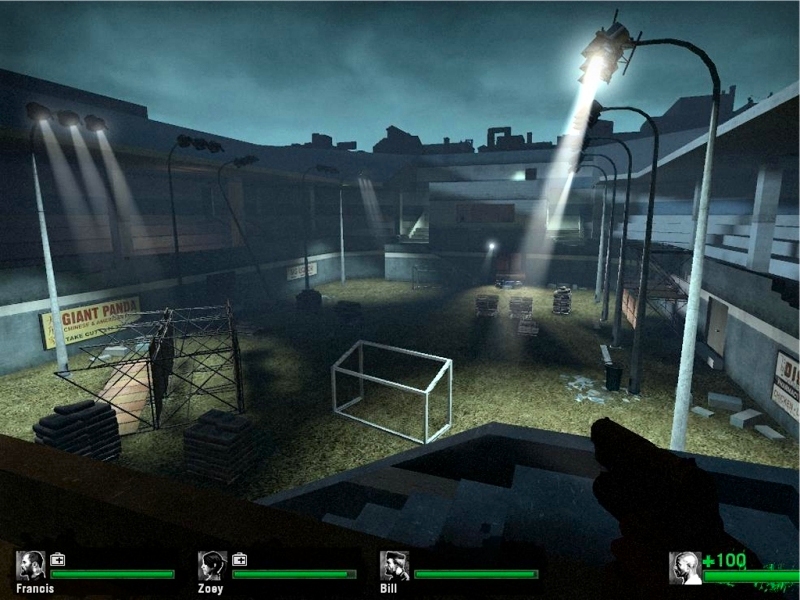800x600 pixels.
Task: Select the medkit icon beside Zoey
Action: (x=240, y=559)
